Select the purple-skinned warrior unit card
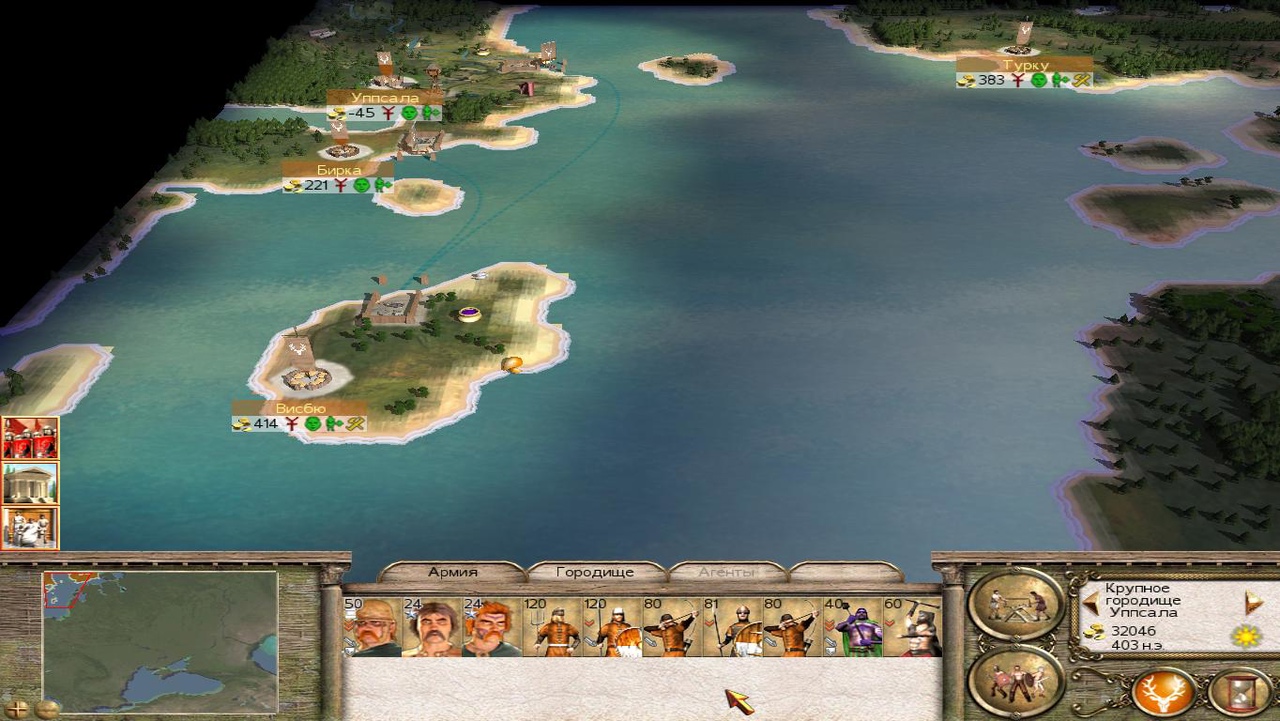The width and height of the screenshot is (1280, 721). point(852,627)
